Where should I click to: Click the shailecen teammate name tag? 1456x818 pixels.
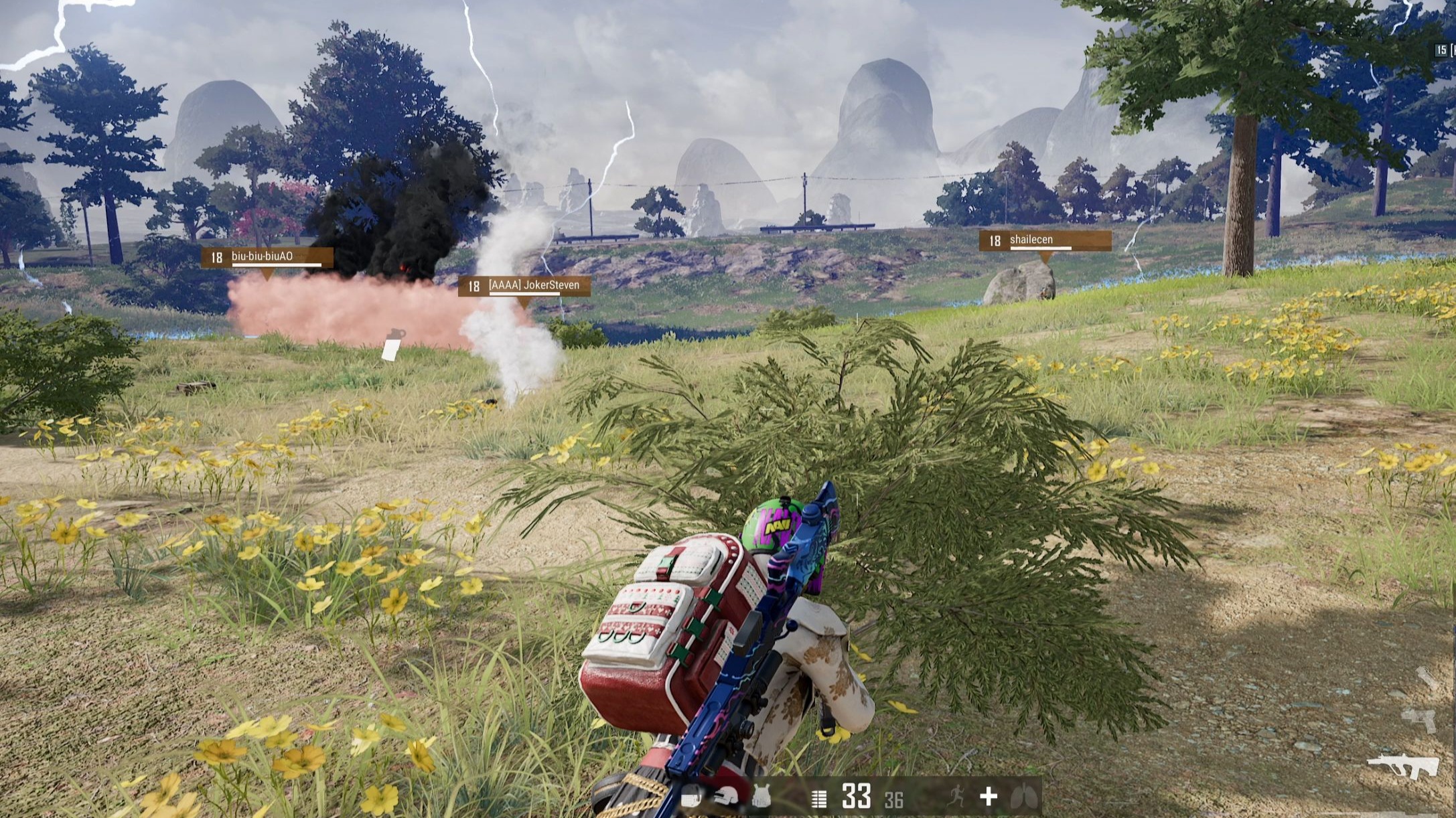tap(1044, 241)
